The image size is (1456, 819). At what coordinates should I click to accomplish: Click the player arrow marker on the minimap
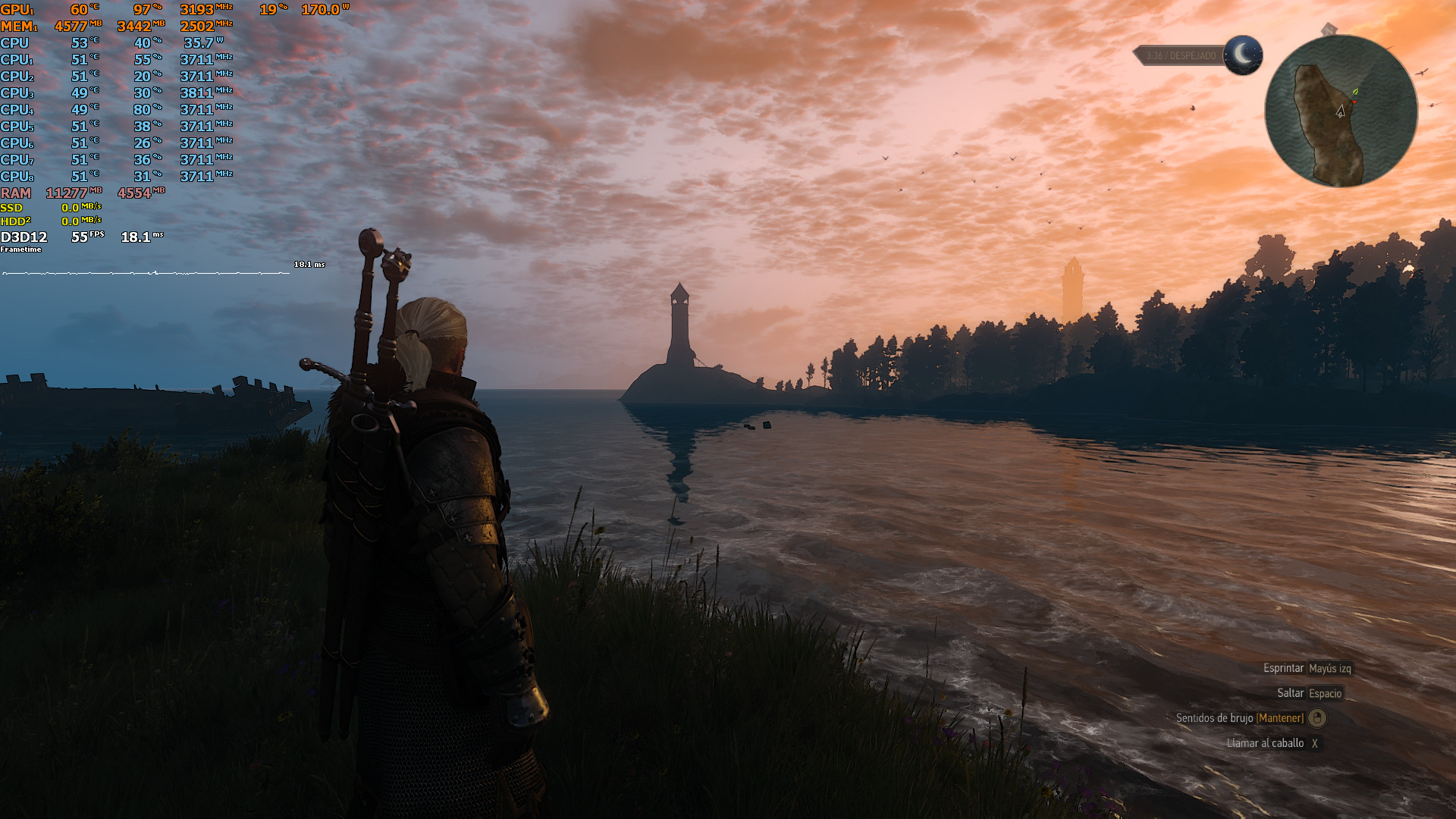[1341, 111]
